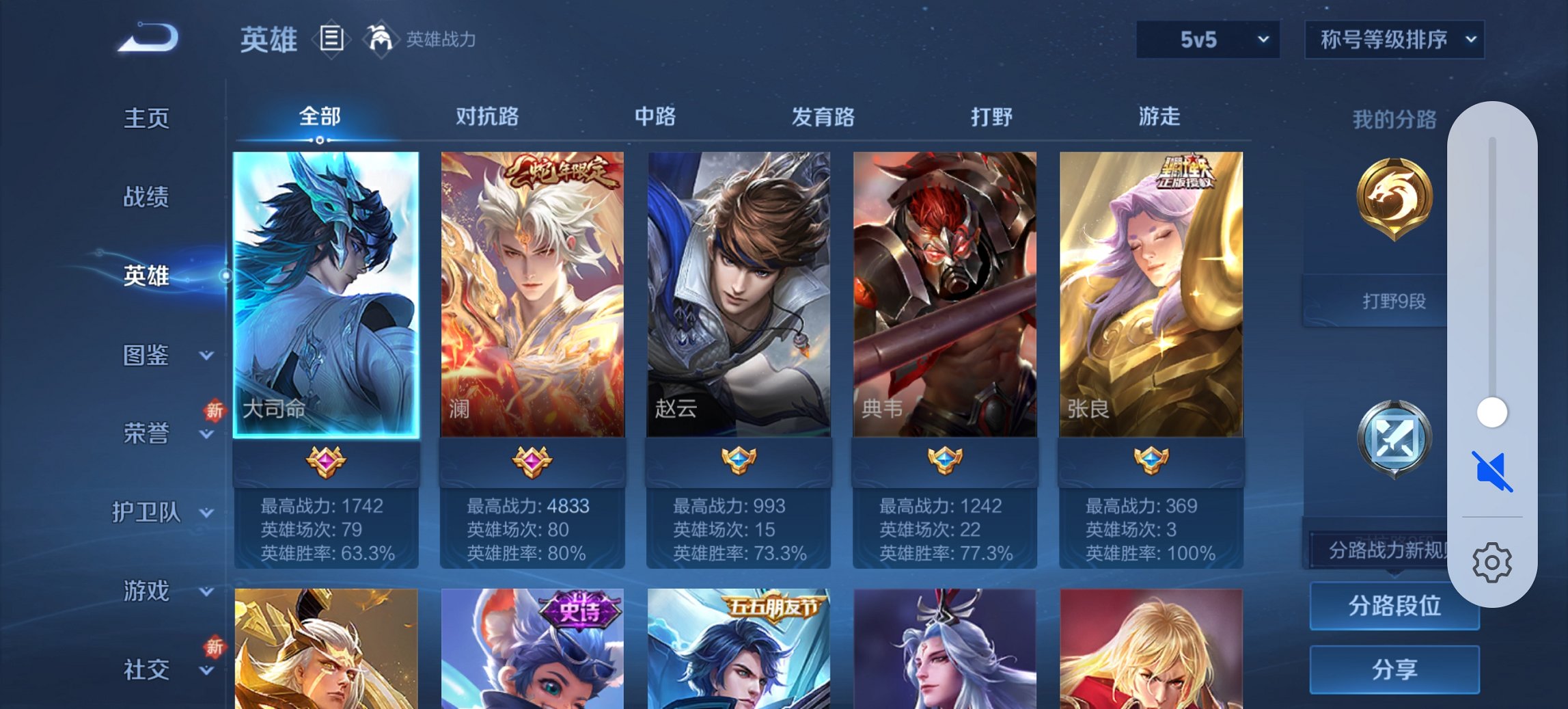Image resolution: width=1568 pixels, height=709 pixels.
Task: Click the game logo at top left
Action: (x=147, y=38)
